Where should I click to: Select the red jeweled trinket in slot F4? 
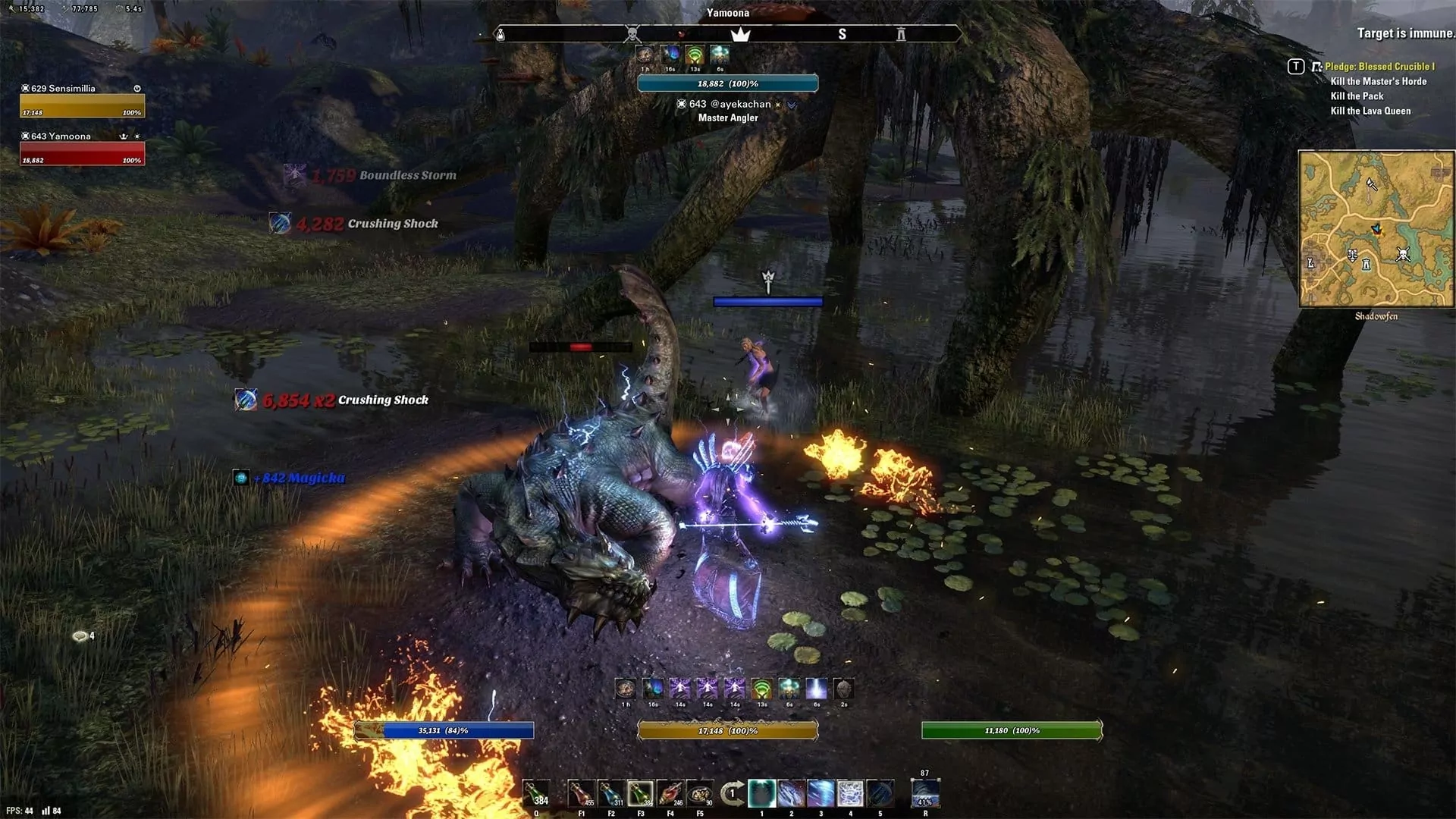[670, 794]
